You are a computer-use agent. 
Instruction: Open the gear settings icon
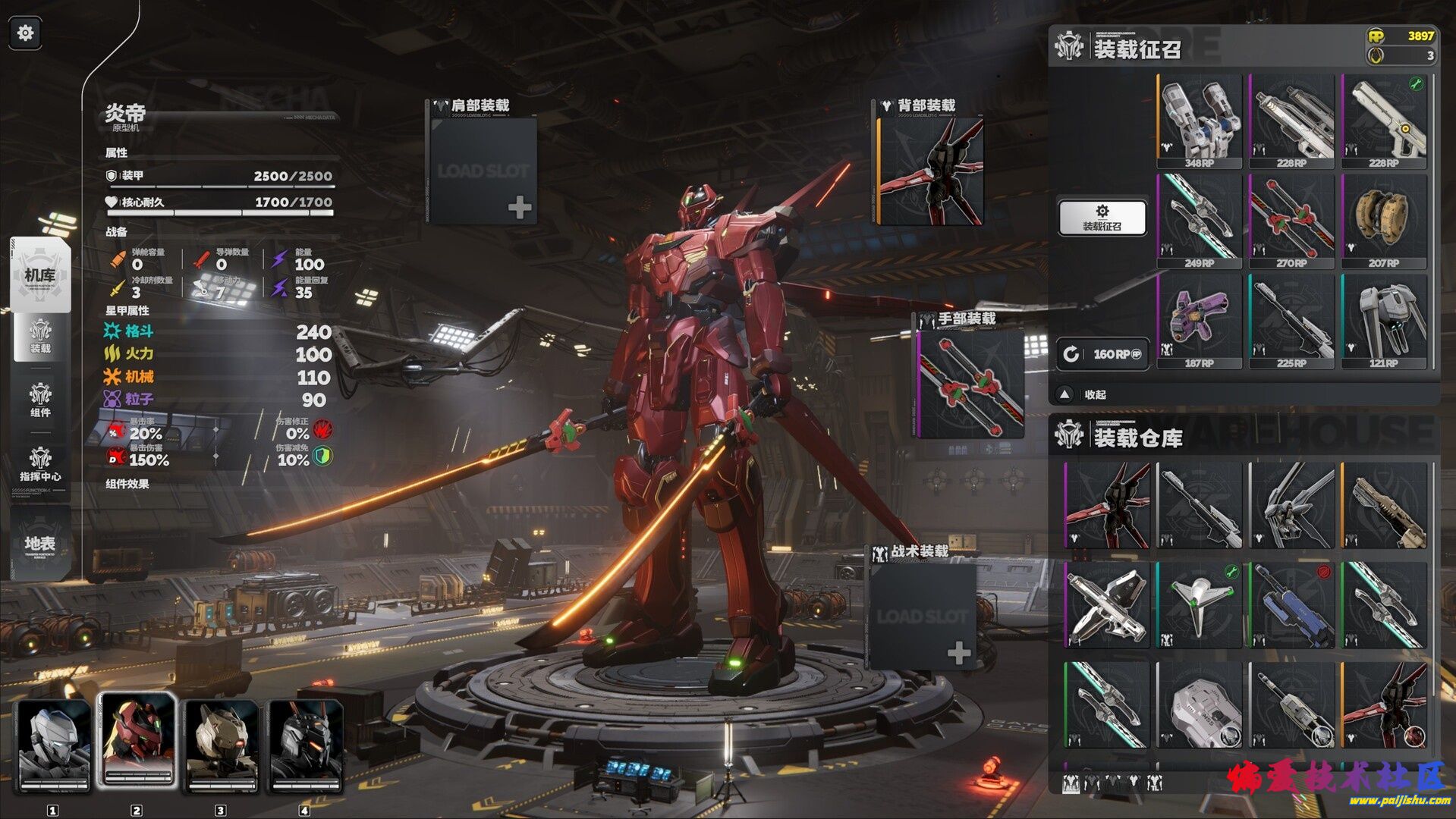point(25,33)
